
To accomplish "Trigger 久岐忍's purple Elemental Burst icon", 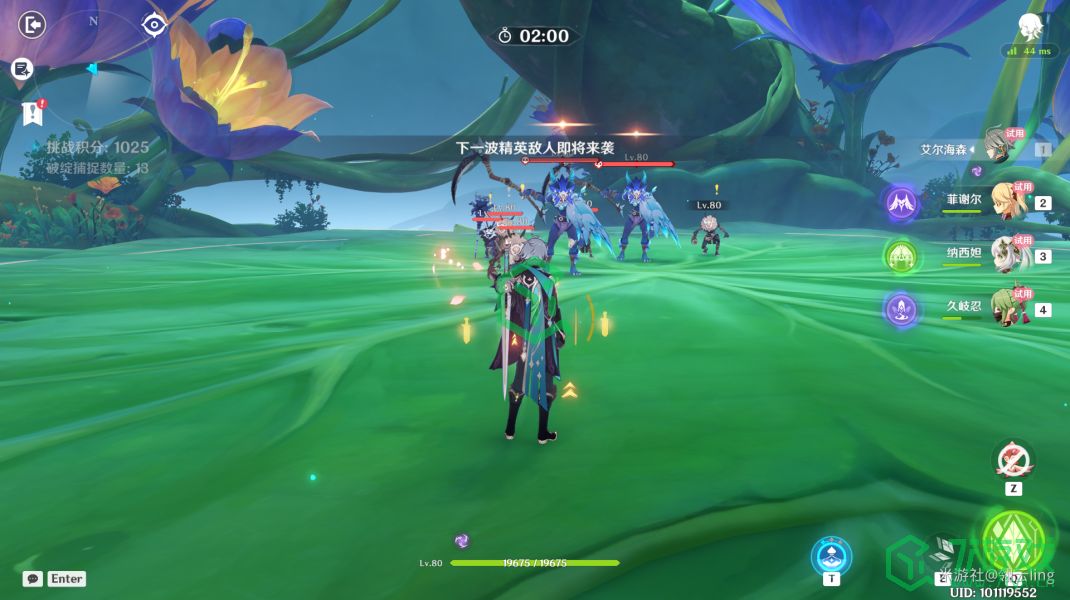I will tap(902, 309).
